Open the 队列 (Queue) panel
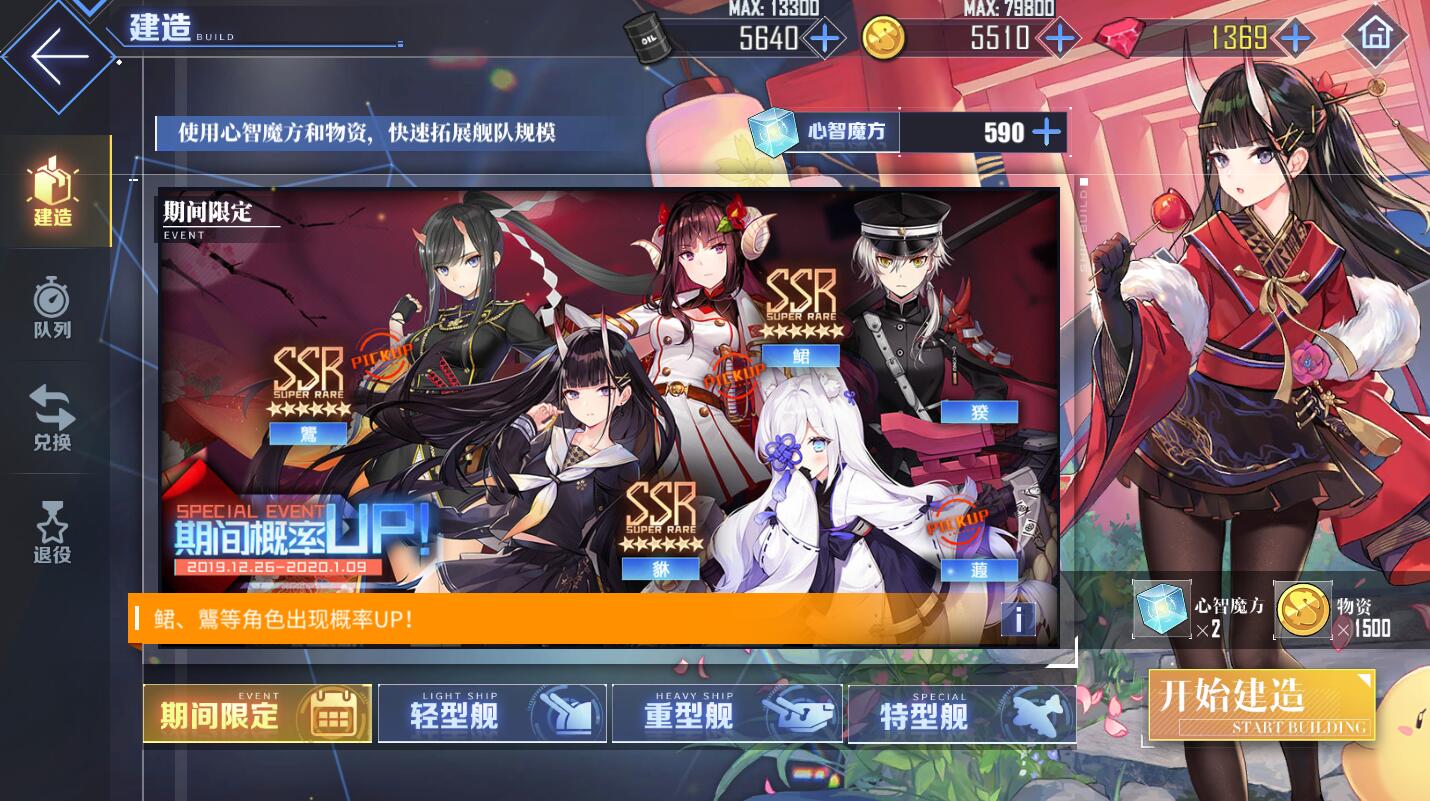This screenshot has height=801, width=1430. [x=52, y=305]
